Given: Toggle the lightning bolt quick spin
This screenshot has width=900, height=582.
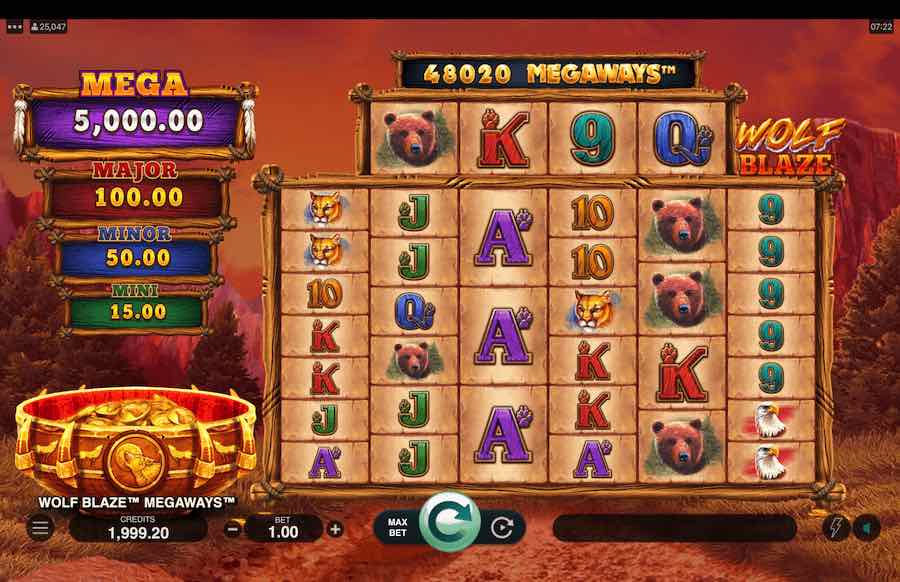Looking at the screenshot, I should [834, 528].
